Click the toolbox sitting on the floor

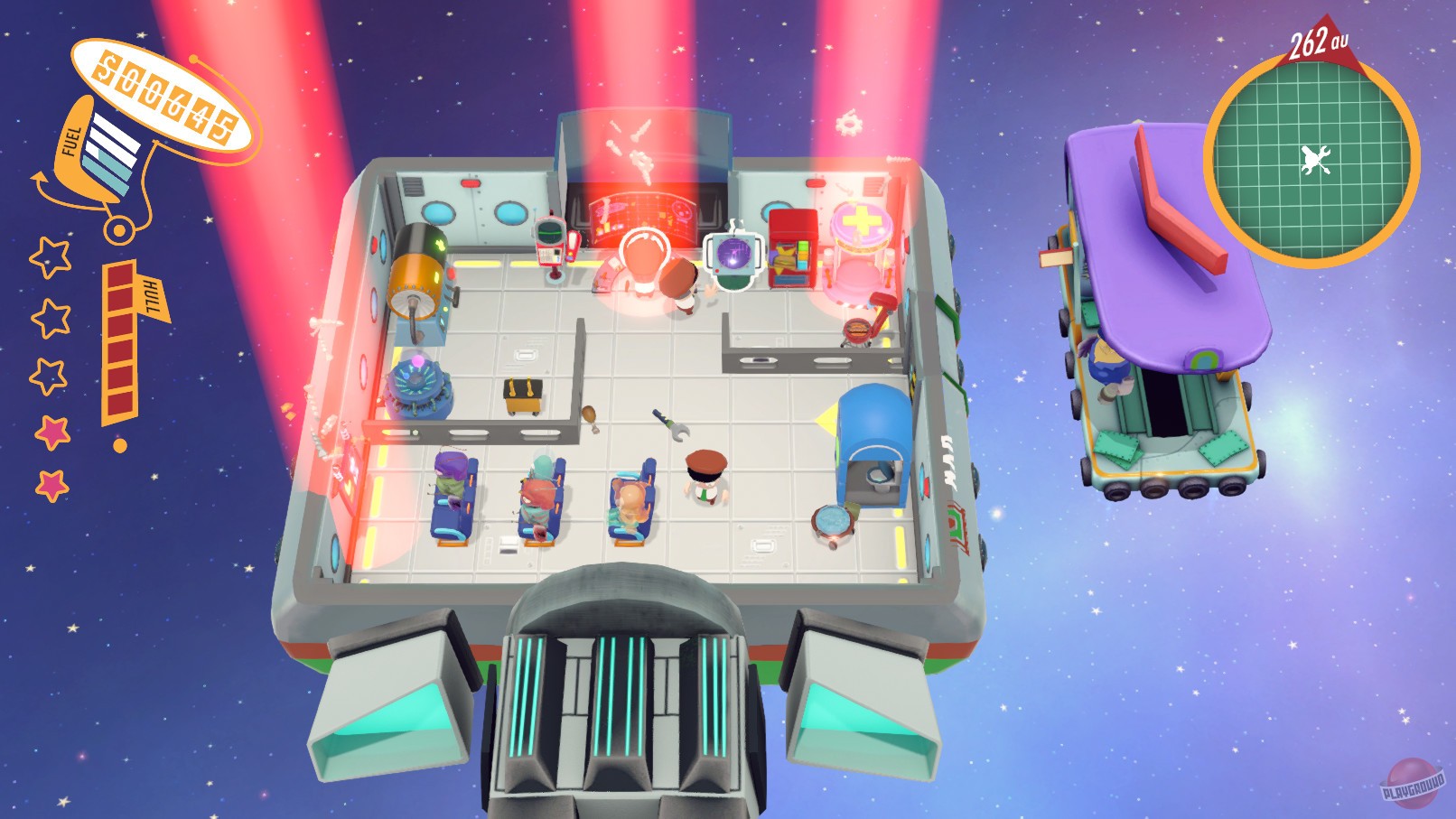521,396
